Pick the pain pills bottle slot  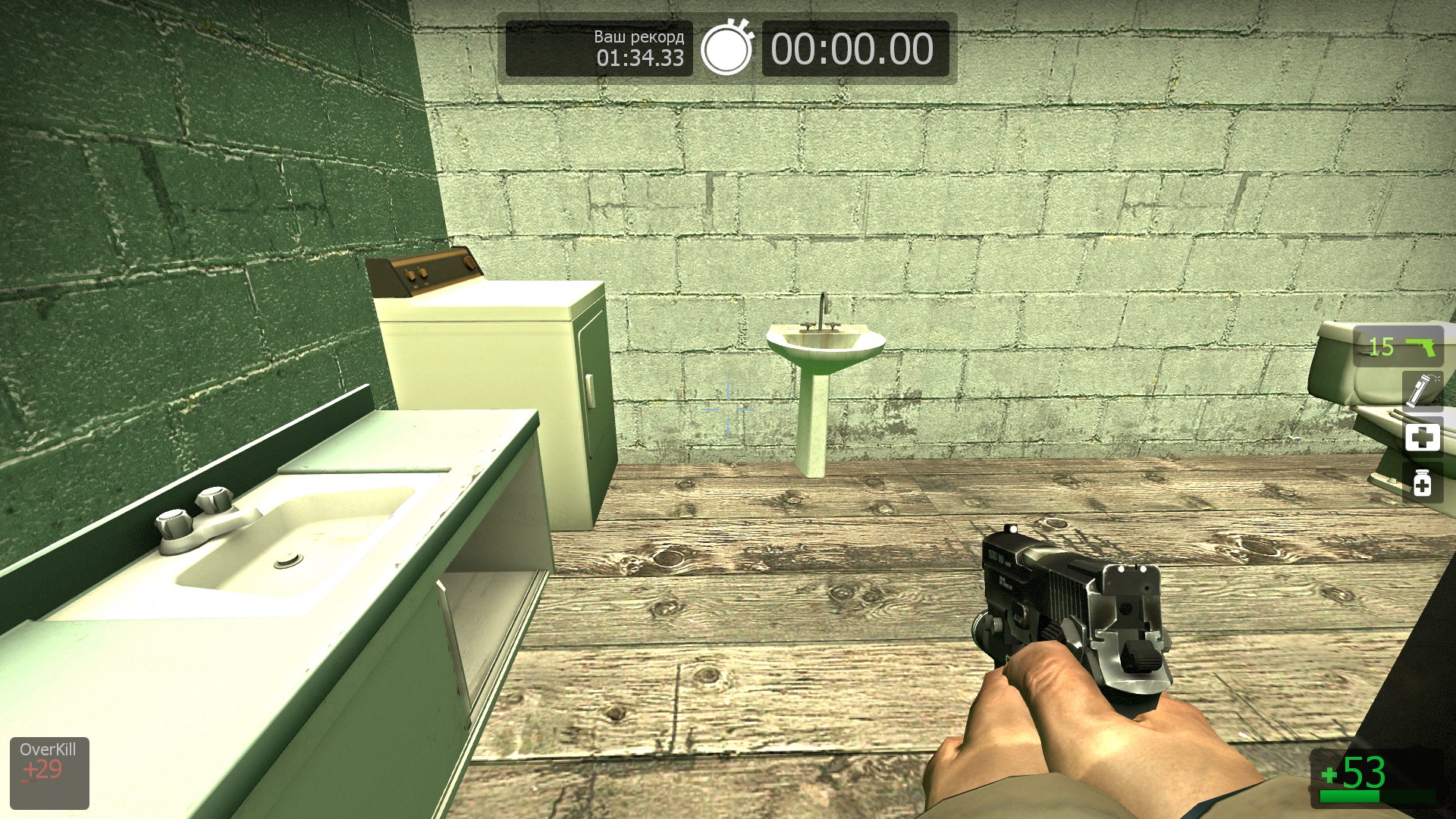tap(1422, 483)
